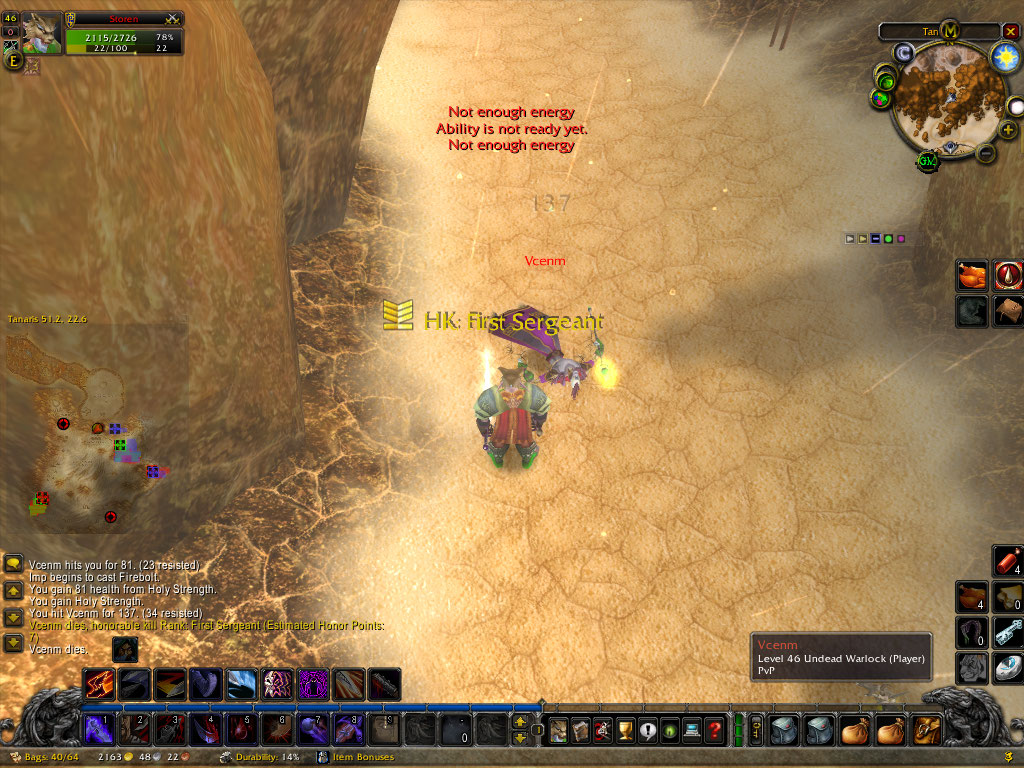1024x768 pixels.
Task: Page up the action bar
Action: pos(520,721)
